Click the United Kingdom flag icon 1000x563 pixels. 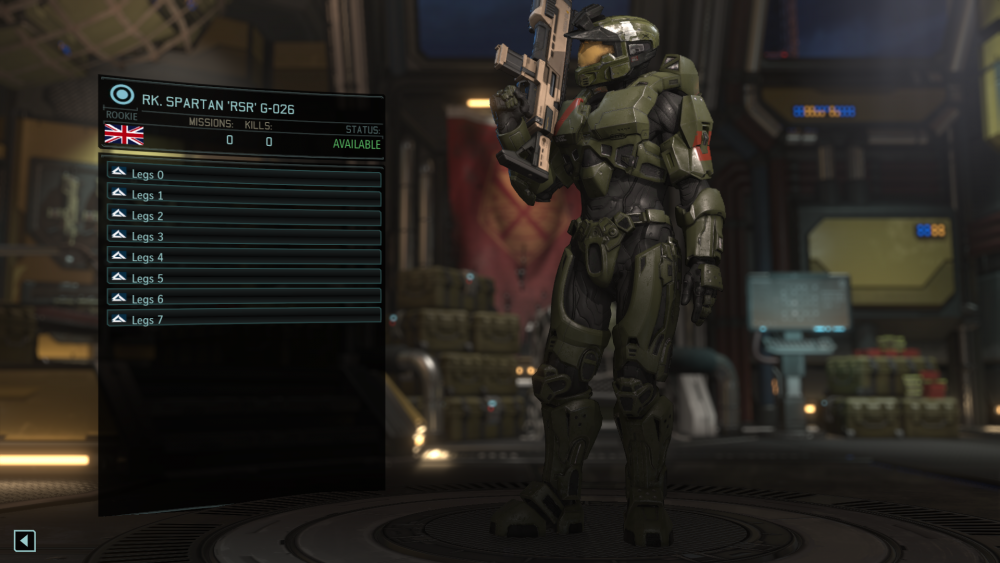click(x=124, y=135)
